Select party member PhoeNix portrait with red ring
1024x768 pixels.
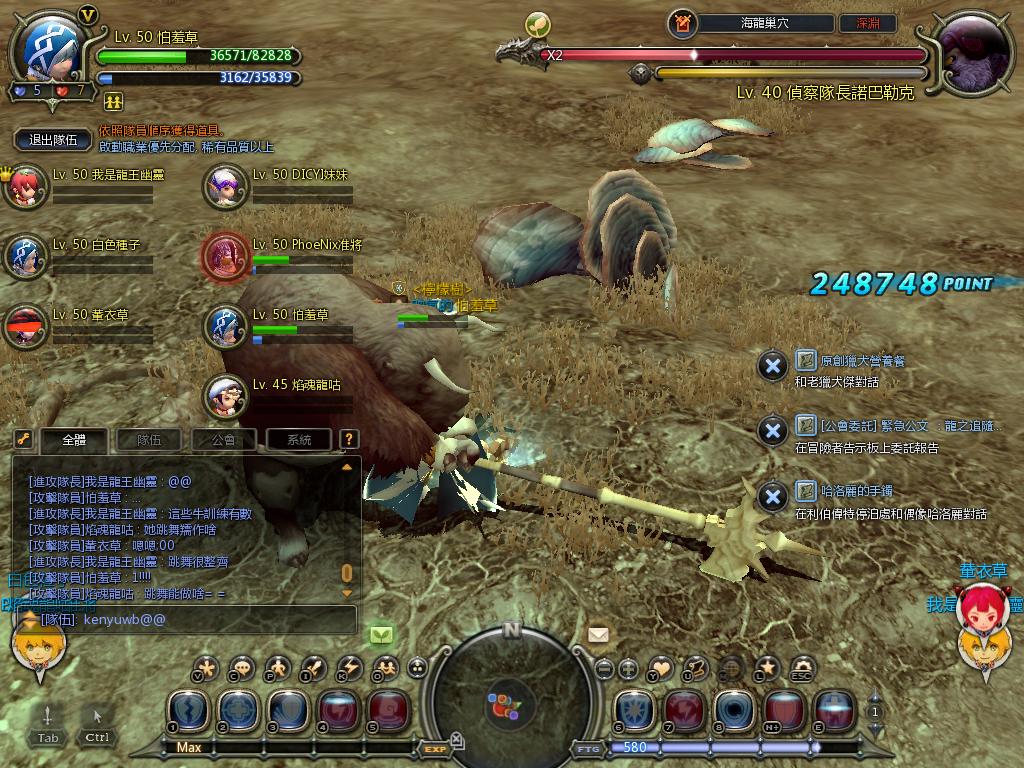226,256
